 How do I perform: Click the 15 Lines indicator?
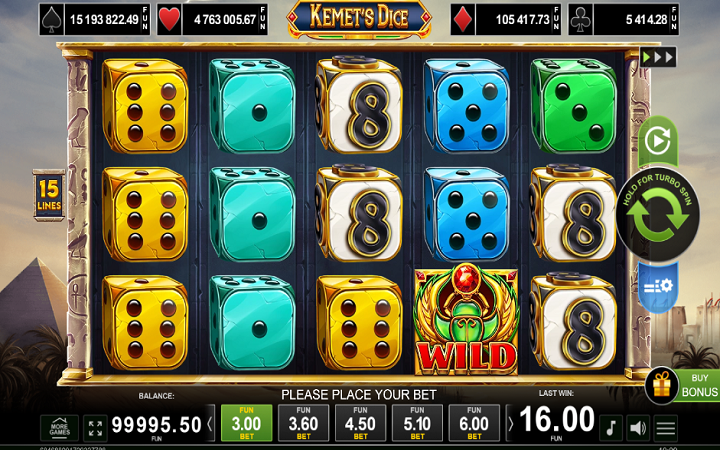click(48, 191)
